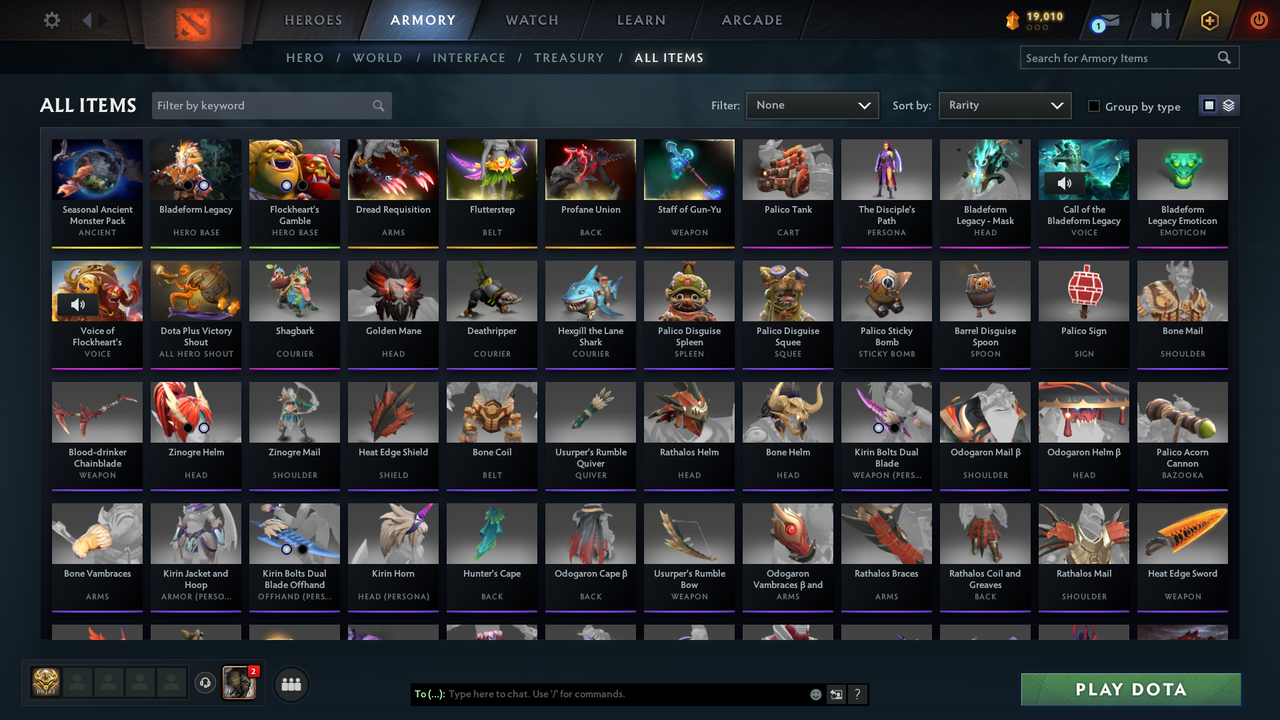Open the TREASURY section
Viewport: 1280px width, 720px height.
click(569, 57)
